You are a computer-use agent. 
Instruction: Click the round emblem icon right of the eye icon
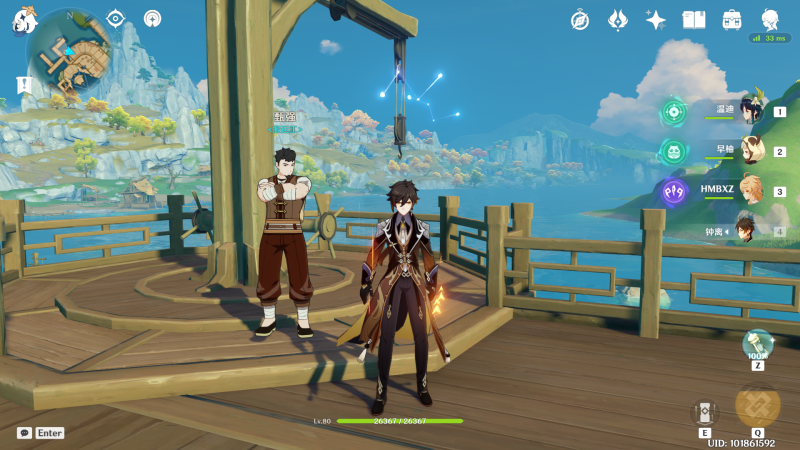pos(152,18)
